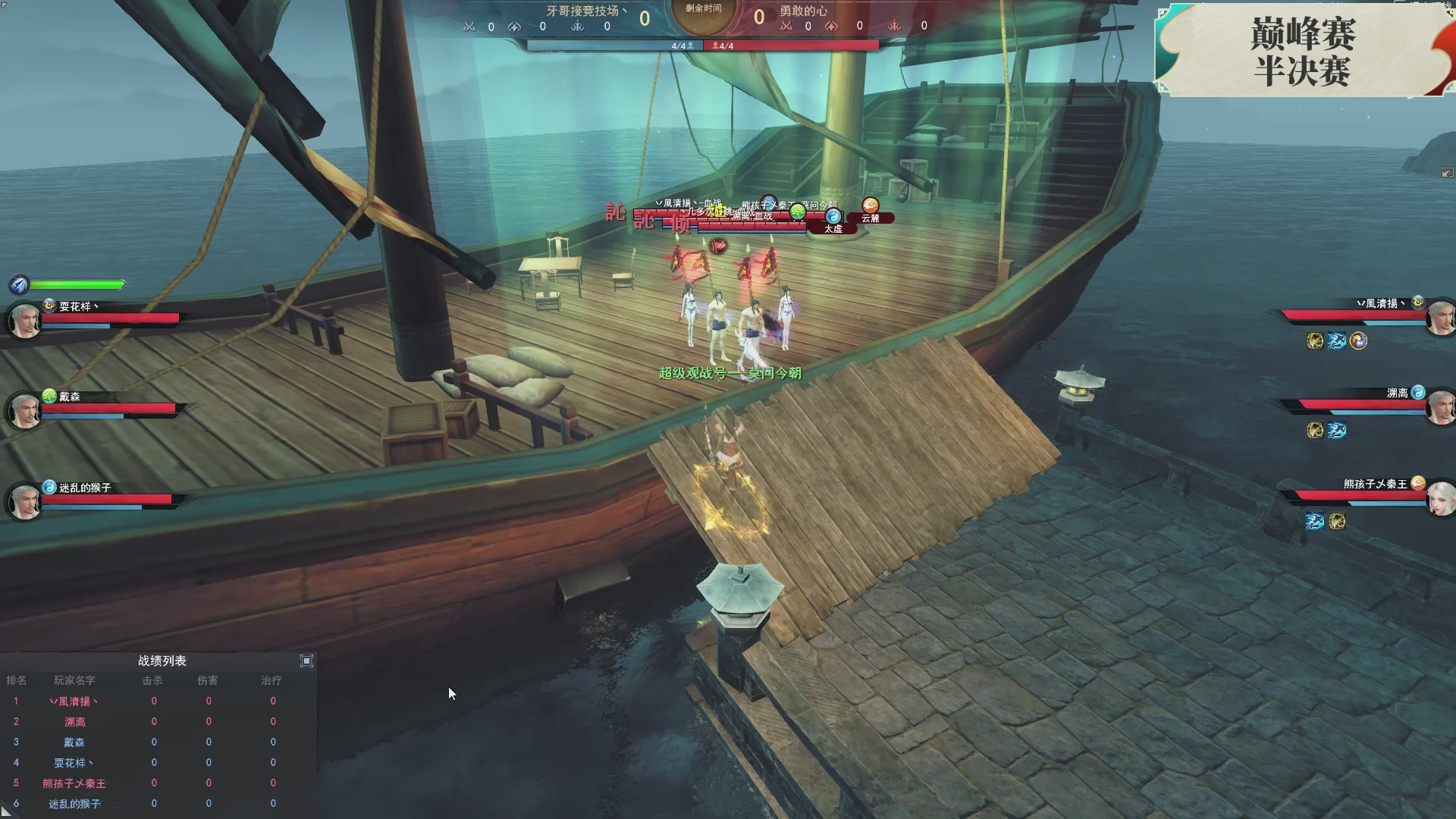Select opponent 溯离 portrait on right
Viewport: 1456px width, 819px height.
click(x=1439, y=409)
